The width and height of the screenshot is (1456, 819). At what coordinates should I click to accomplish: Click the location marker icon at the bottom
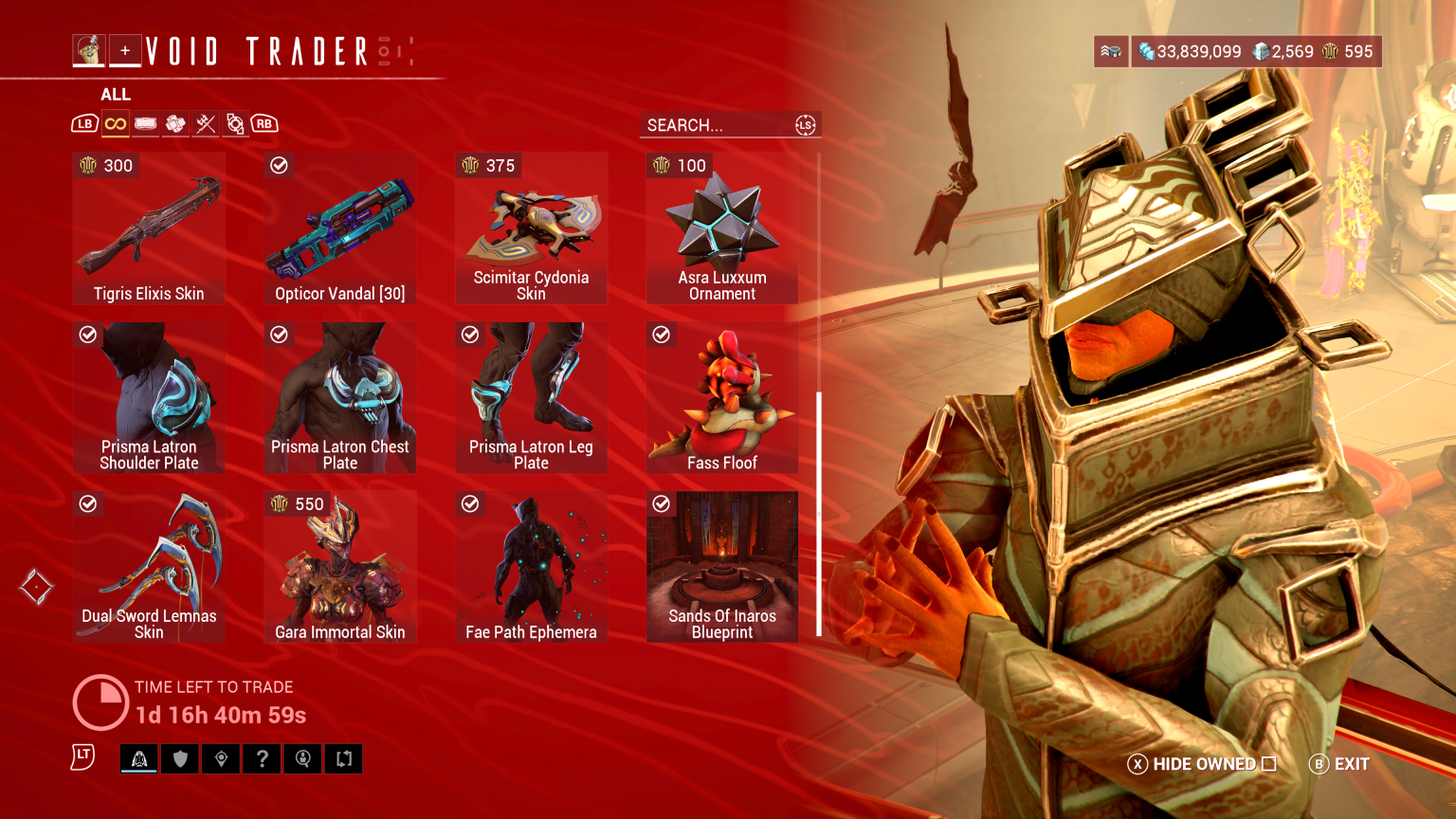(x=221, y=758)
